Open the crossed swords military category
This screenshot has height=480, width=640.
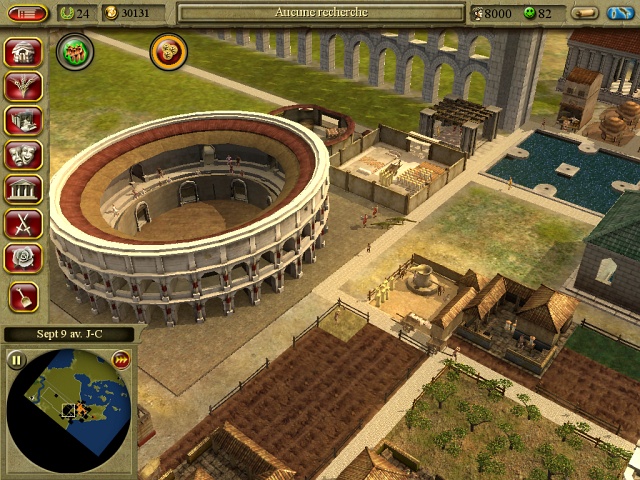coord(22,224)
